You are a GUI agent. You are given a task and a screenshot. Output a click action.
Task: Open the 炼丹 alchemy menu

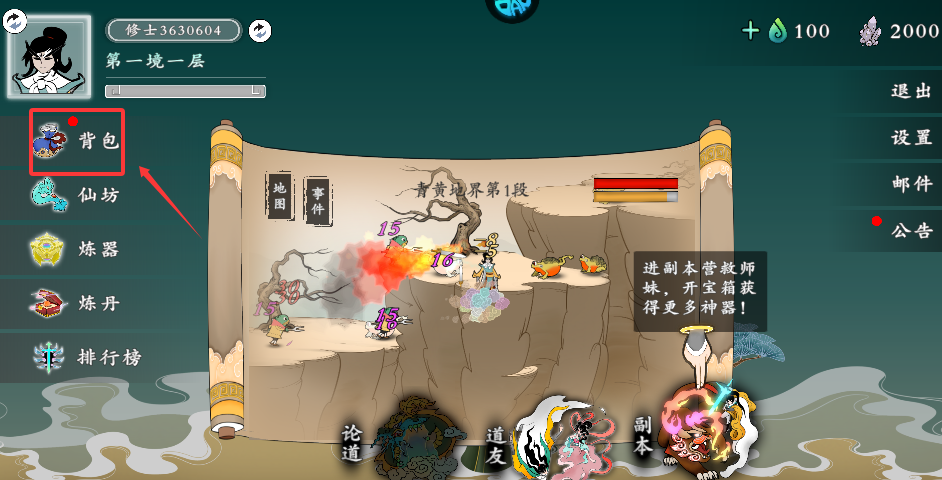pos(76,302)
